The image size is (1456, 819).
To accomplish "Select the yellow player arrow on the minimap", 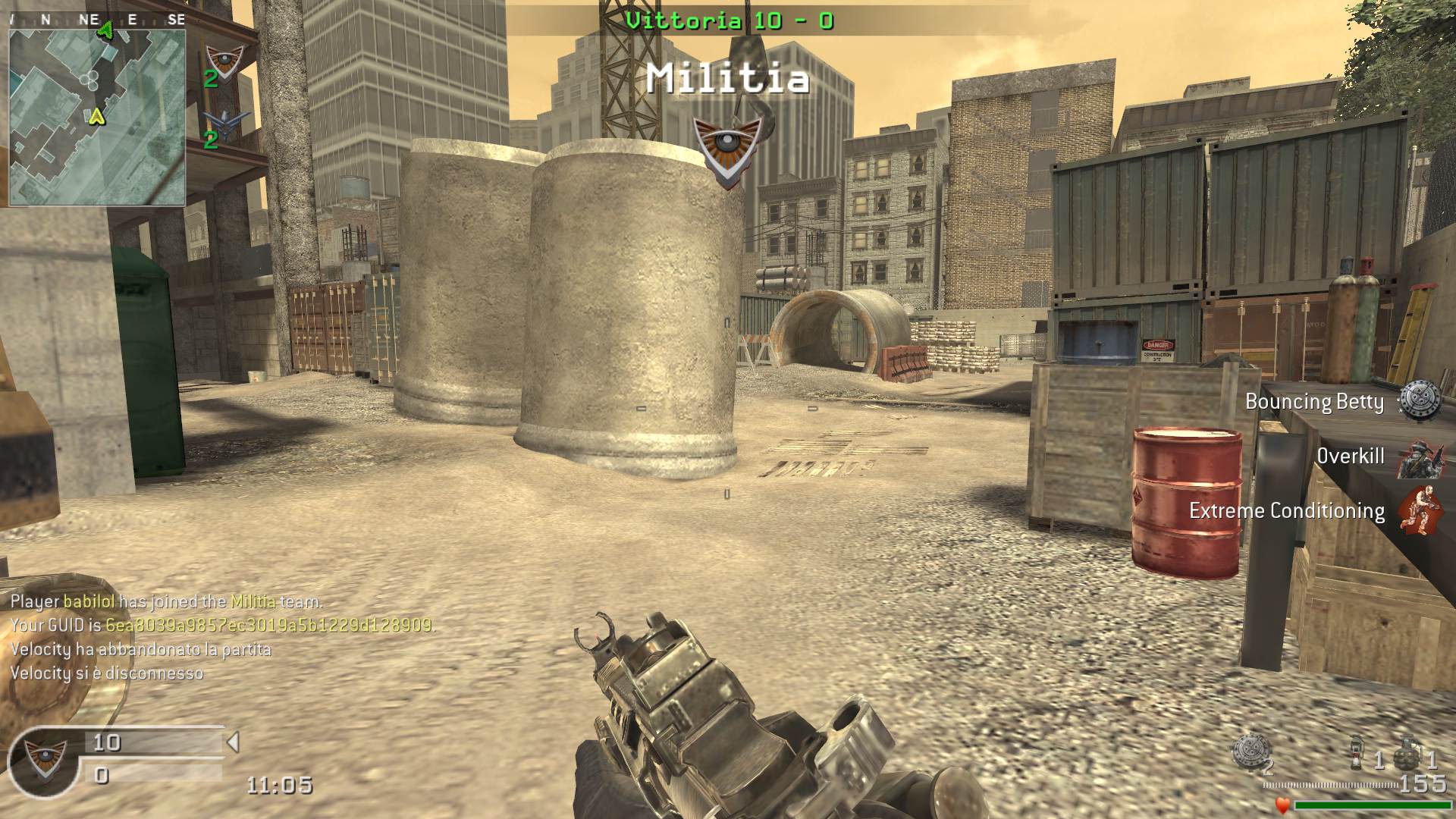I will [96, 117].
